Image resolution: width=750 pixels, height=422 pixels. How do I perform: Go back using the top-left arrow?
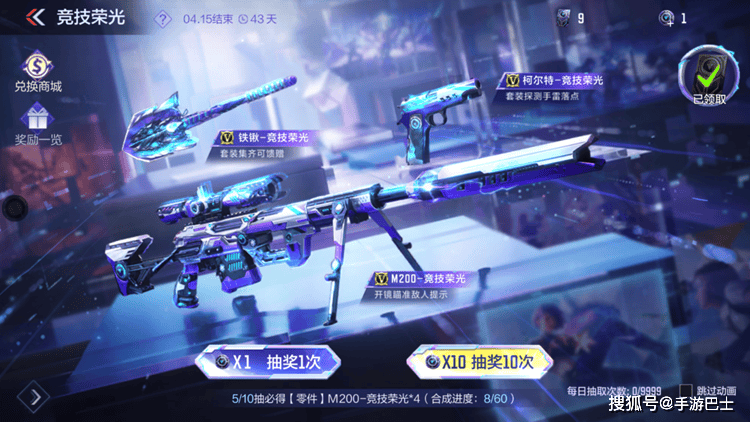35,18
